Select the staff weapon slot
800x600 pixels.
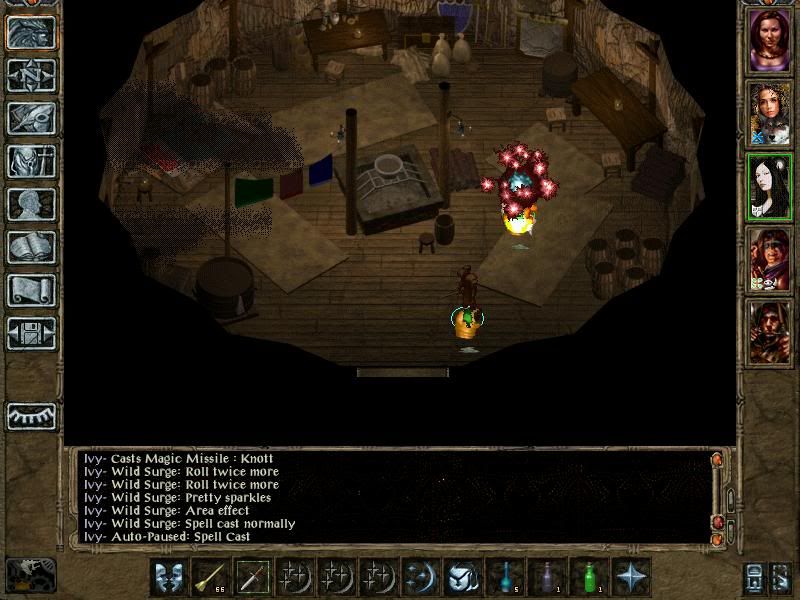252,578
